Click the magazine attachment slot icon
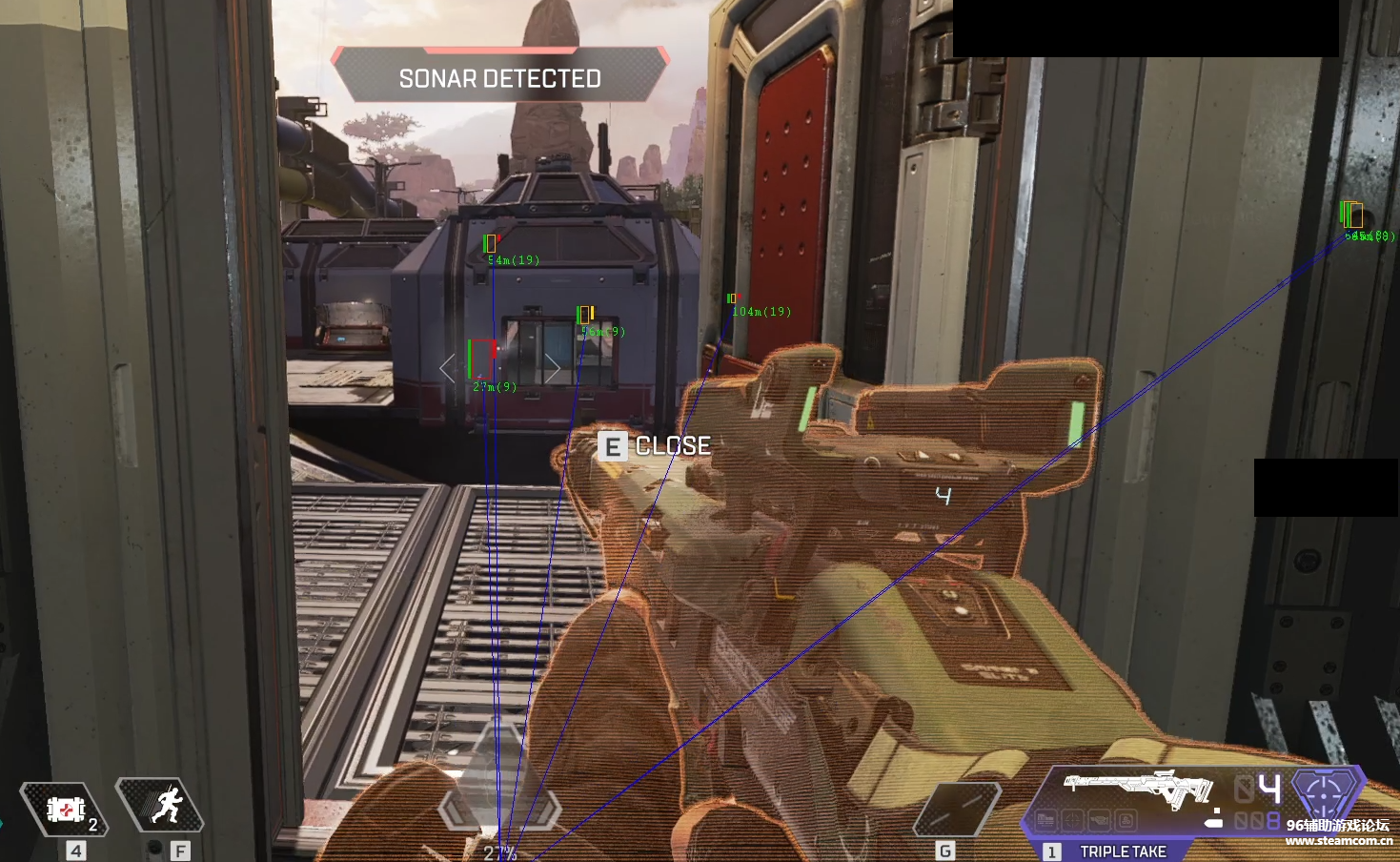The image size is (1400, 862). [1099, 820]
